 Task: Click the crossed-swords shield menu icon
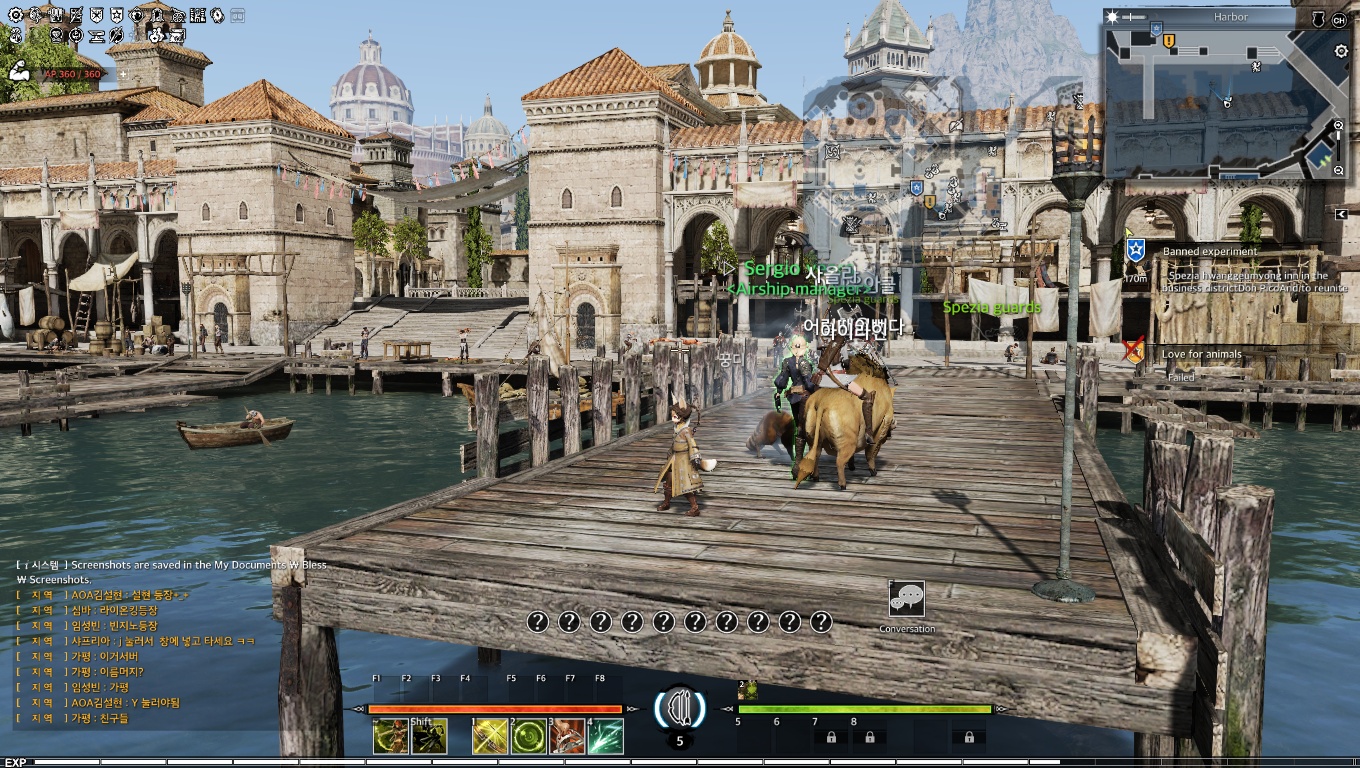96,16
